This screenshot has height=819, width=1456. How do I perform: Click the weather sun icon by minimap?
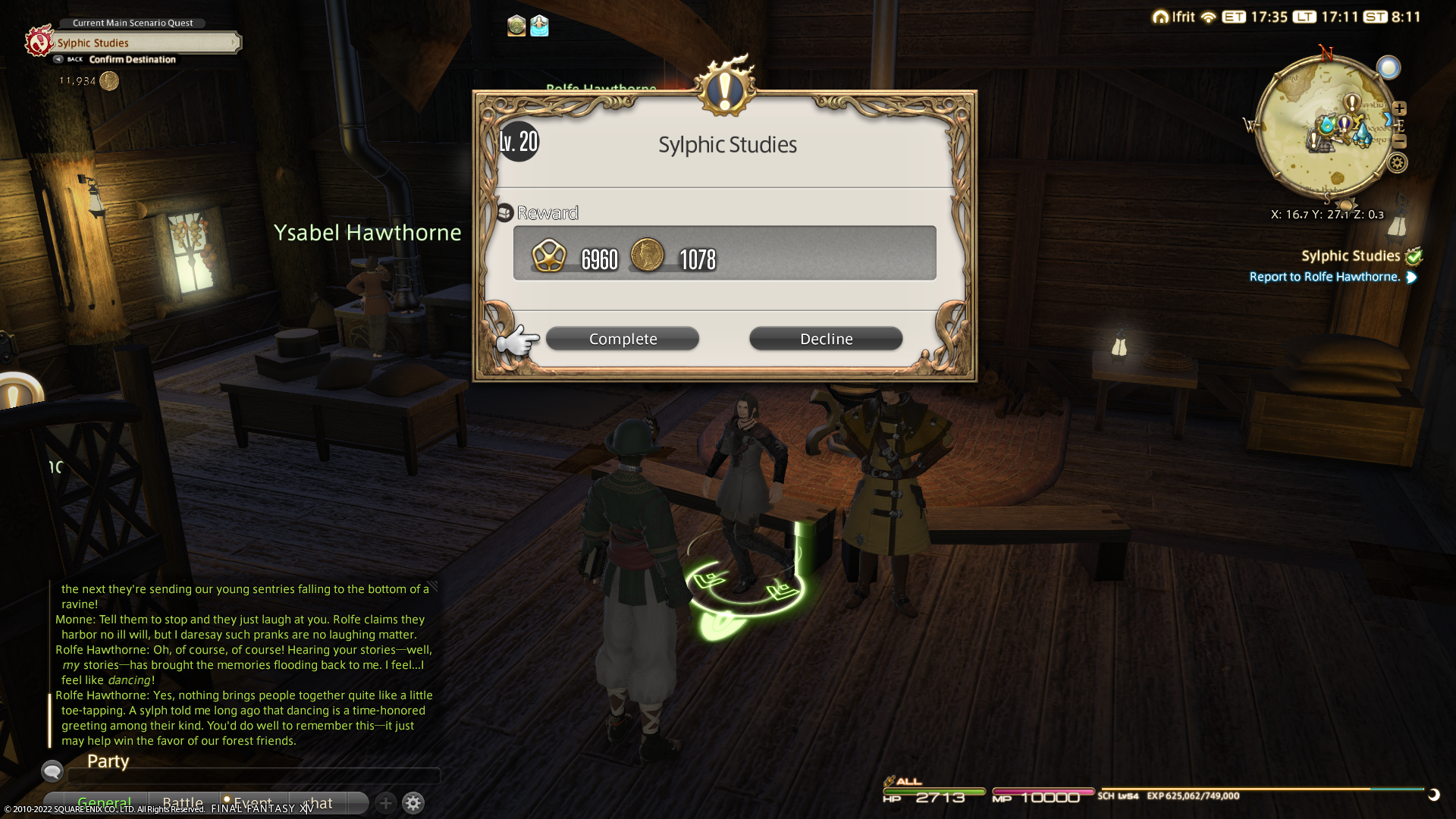(x=1389, y=68)
